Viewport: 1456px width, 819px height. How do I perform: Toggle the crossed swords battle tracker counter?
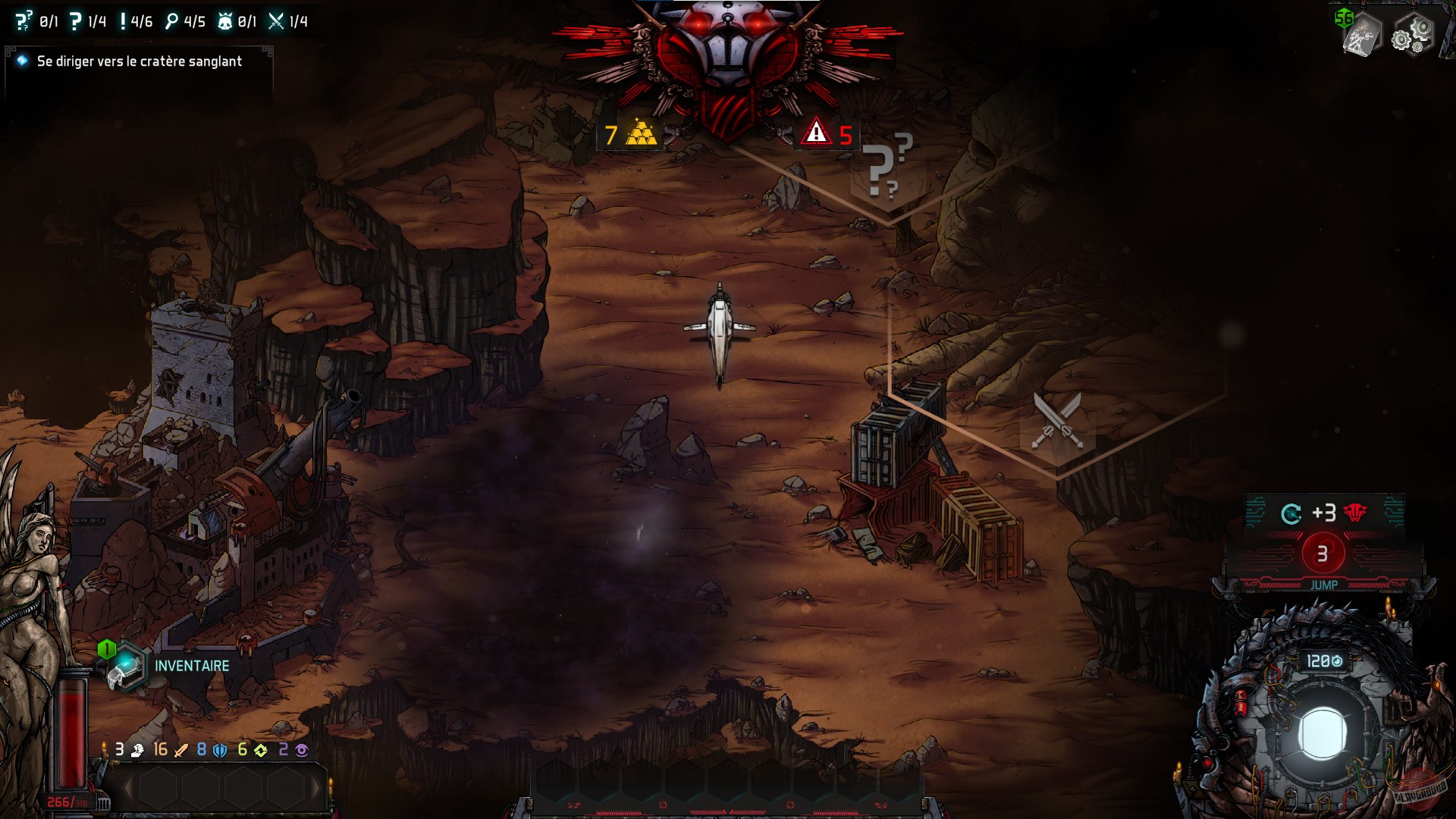pyautogui.click(x=275, y=21)
